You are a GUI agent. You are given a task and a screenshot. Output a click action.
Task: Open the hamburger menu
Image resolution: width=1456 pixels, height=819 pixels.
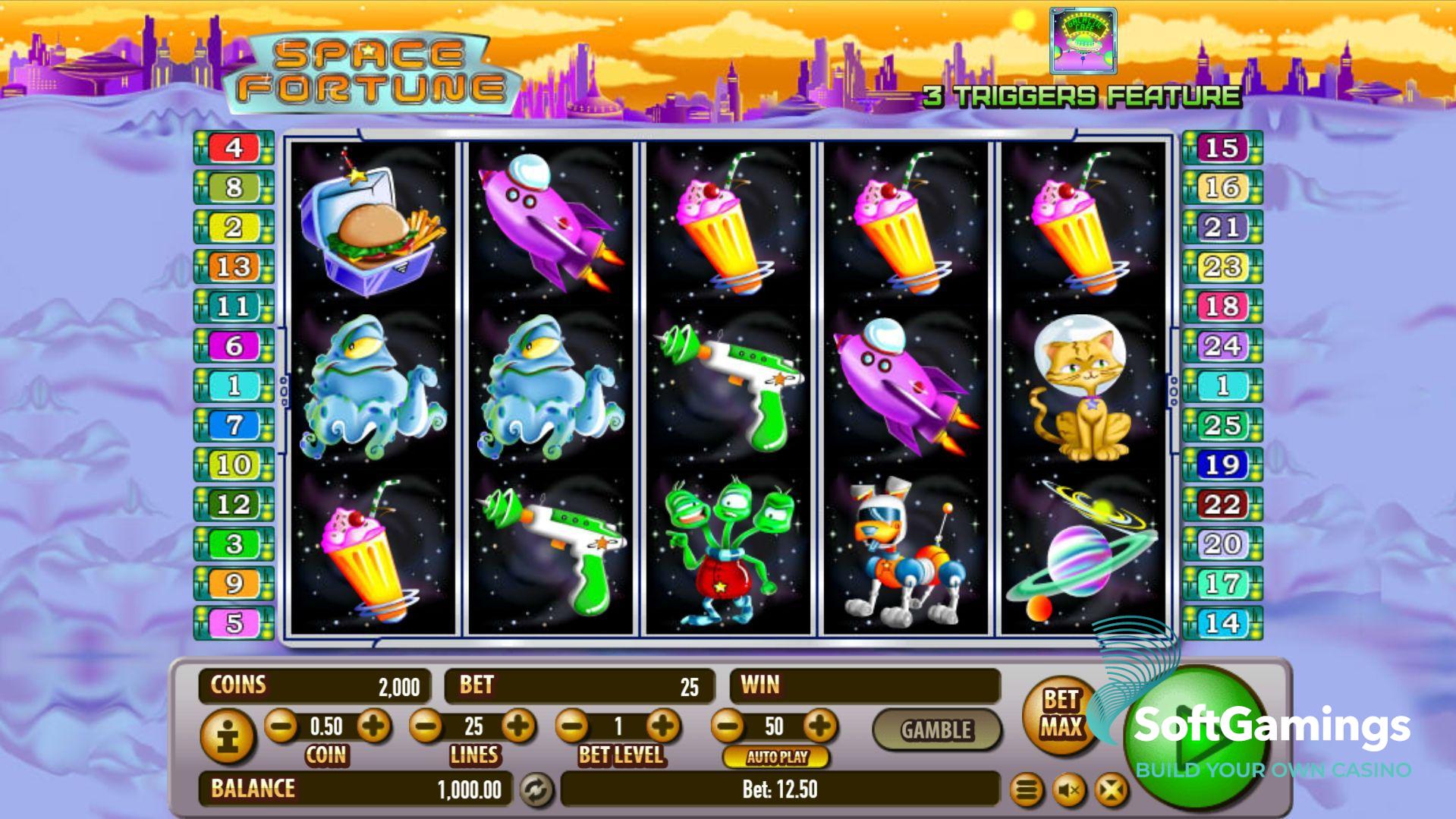point(1027,791)
